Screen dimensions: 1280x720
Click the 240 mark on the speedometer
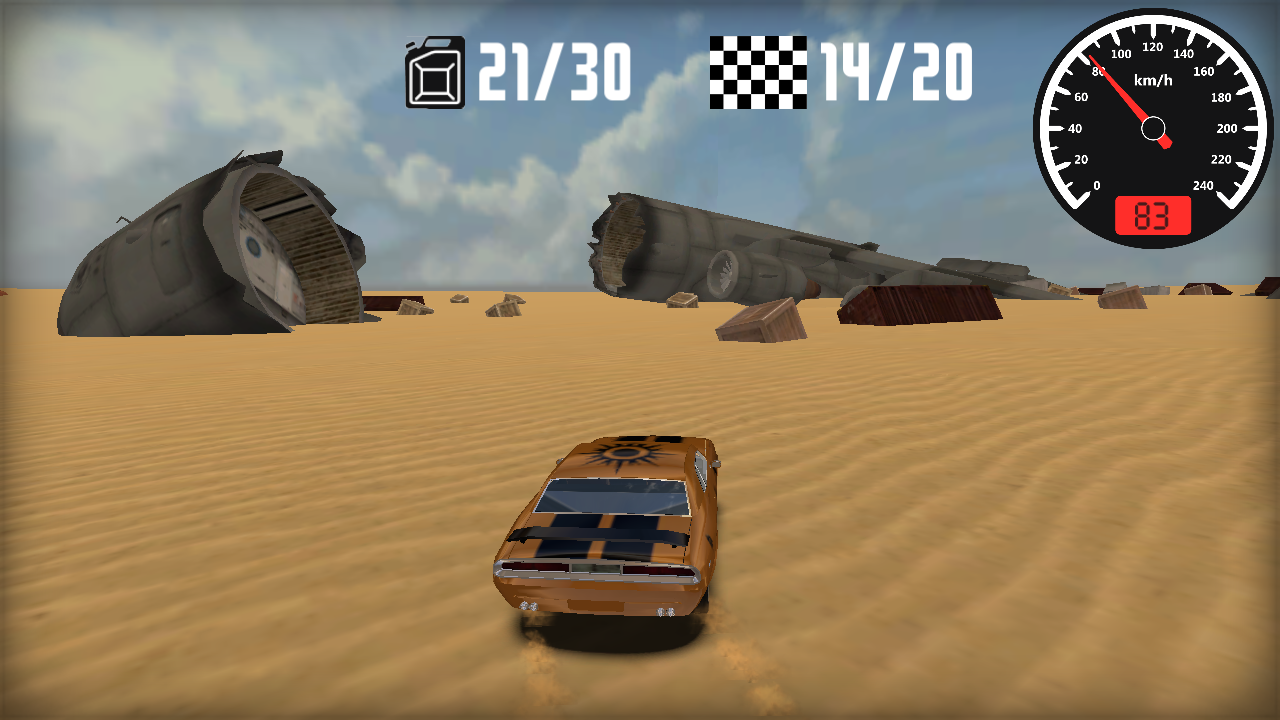click(x=1205, y=184)
